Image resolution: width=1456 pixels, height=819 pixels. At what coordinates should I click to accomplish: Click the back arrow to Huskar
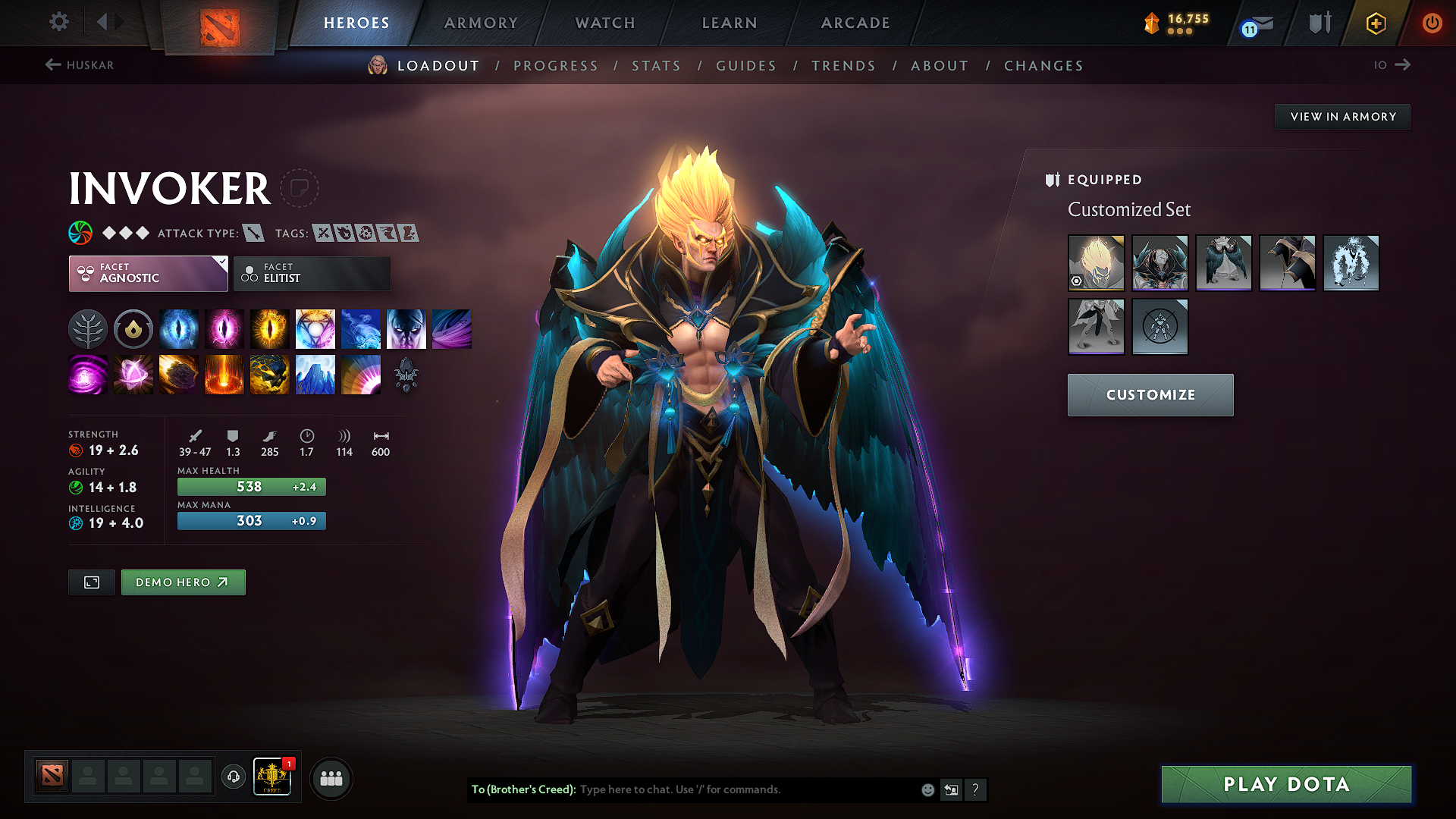(x=52, y=65)
